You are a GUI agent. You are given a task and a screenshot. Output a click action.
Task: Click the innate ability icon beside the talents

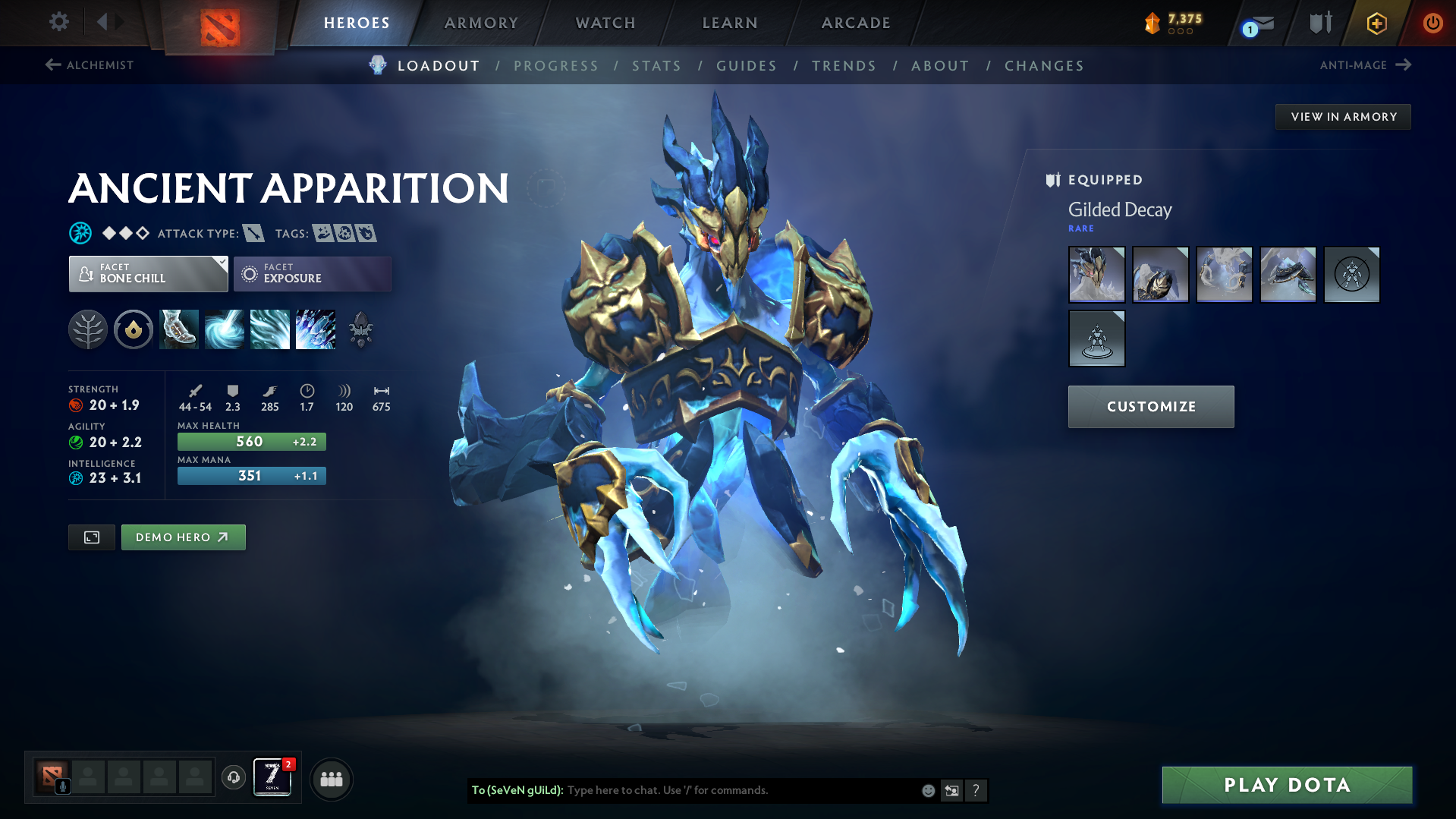134,329
